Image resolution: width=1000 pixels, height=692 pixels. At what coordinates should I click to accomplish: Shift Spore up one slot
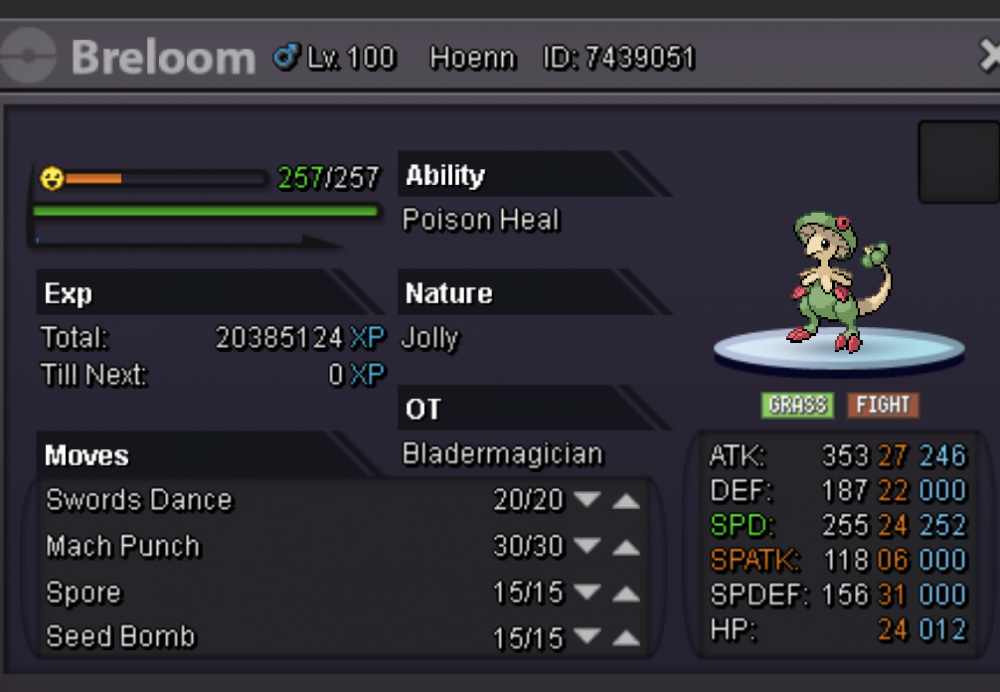[x=626, y=593]
